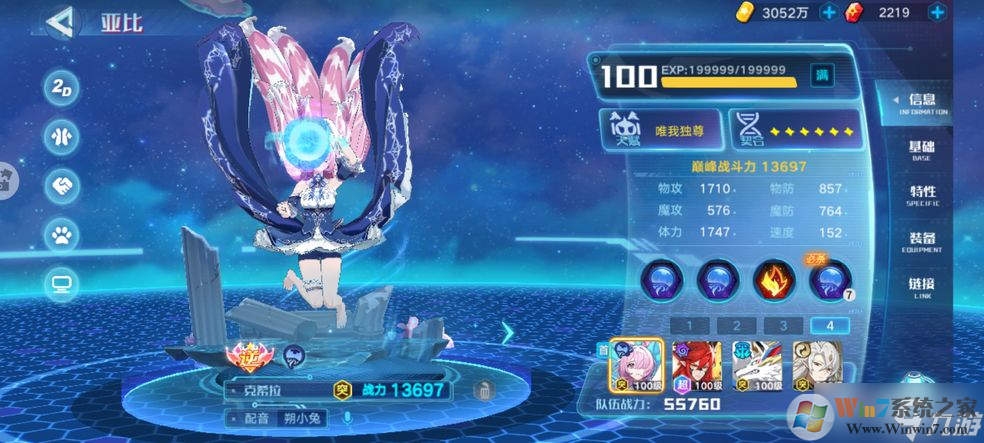Image resolution: width=984 pixels, height=443 pixels.
Task: Go back using the arrow button
Action: tap(60, 19)
